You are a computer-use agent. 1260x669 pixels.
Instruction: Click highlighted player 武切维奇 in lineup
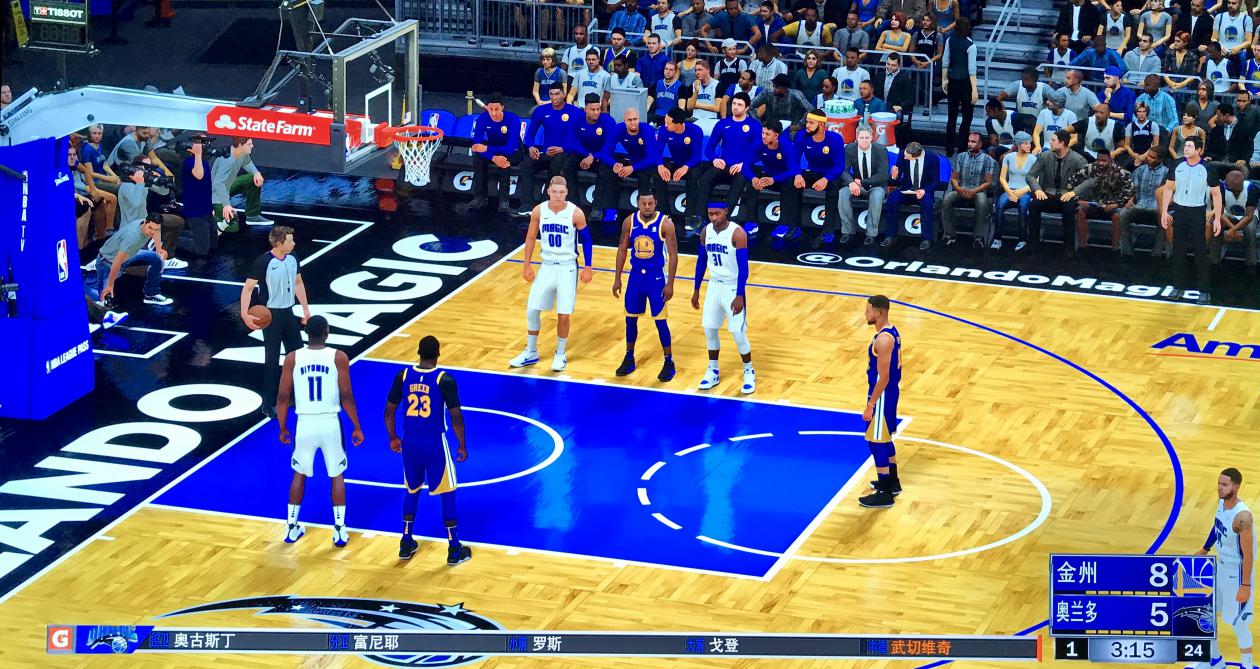coord(920,647)
